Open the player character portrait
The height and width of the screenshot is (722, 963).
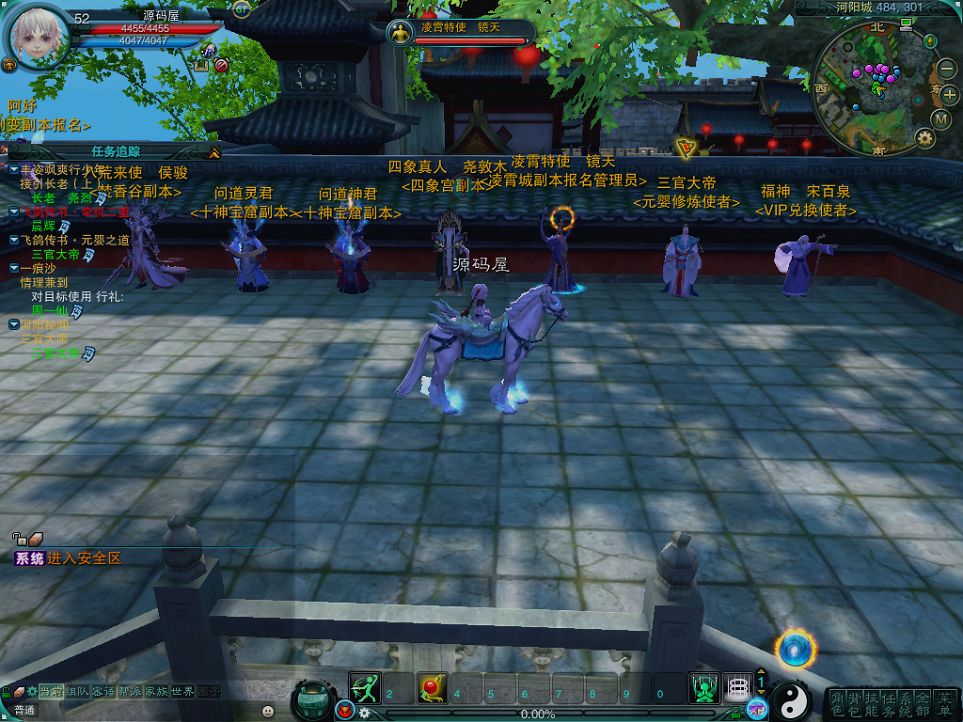point(38,36)
